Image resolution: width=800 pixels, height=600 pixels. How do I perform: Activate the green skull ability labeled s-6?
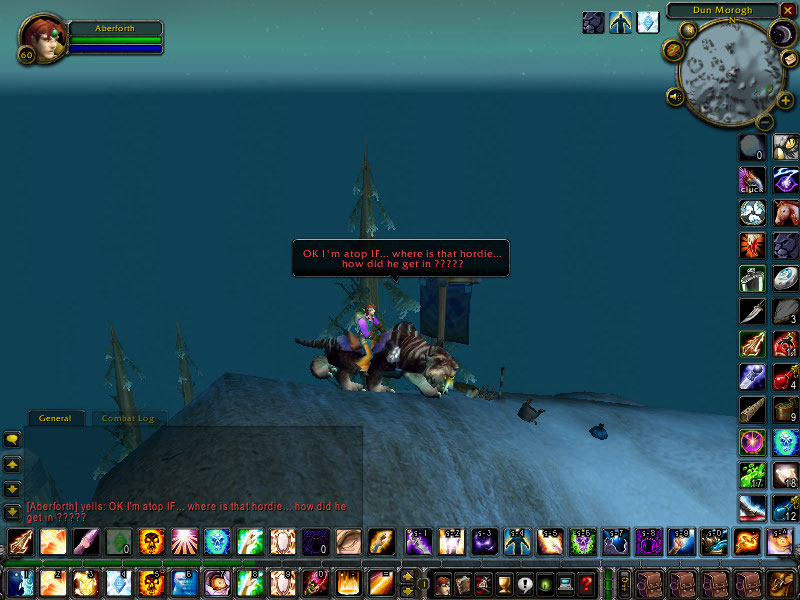point(582,543)
